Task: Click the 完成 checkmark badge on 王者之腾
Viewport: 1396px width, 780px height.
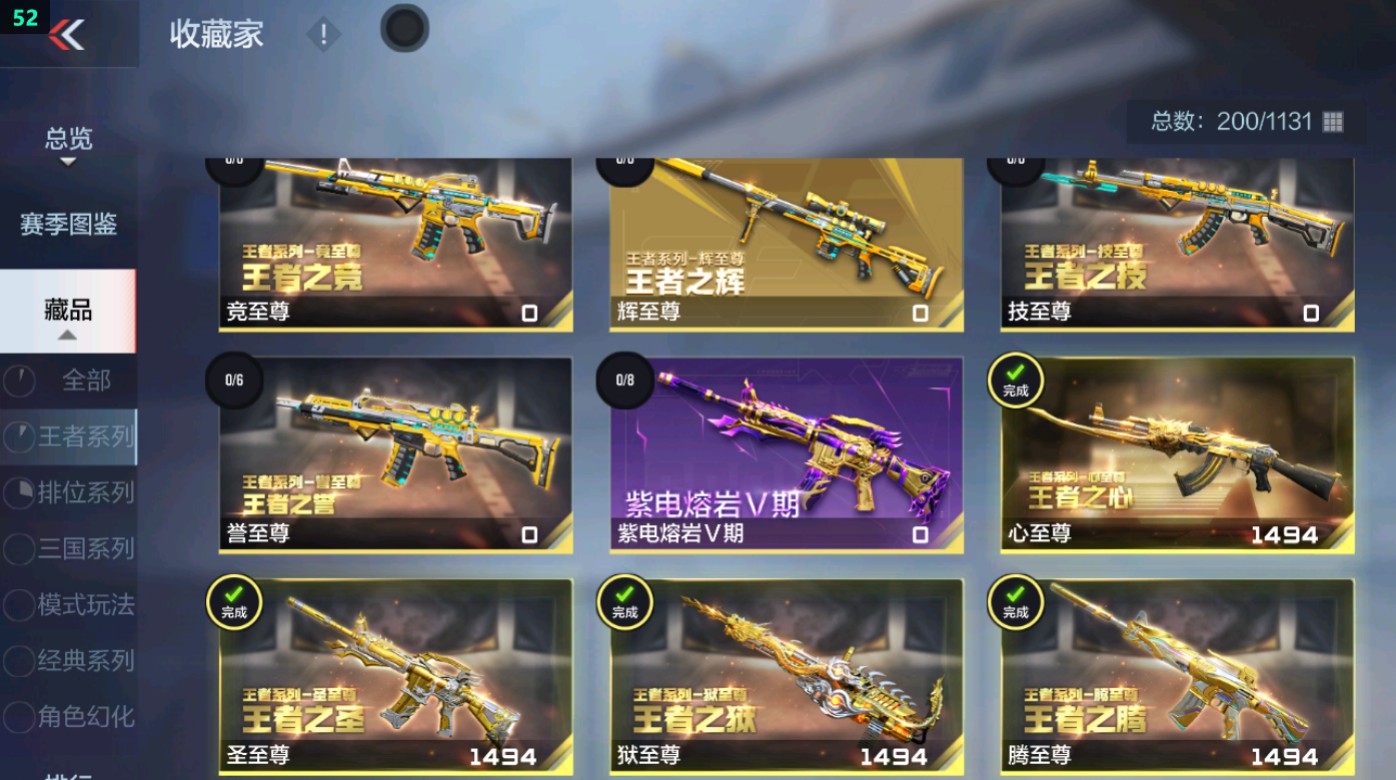Action: pyautogui.click(x=1014, y=604)
